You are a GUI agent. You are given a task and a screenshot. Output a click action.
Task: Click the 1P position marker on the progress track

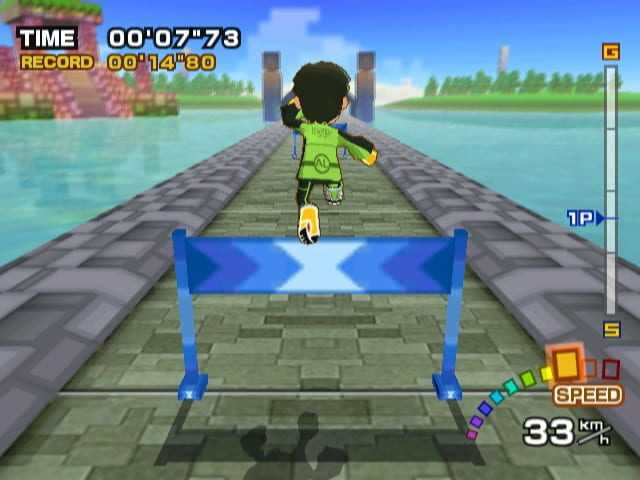point(586,217)
